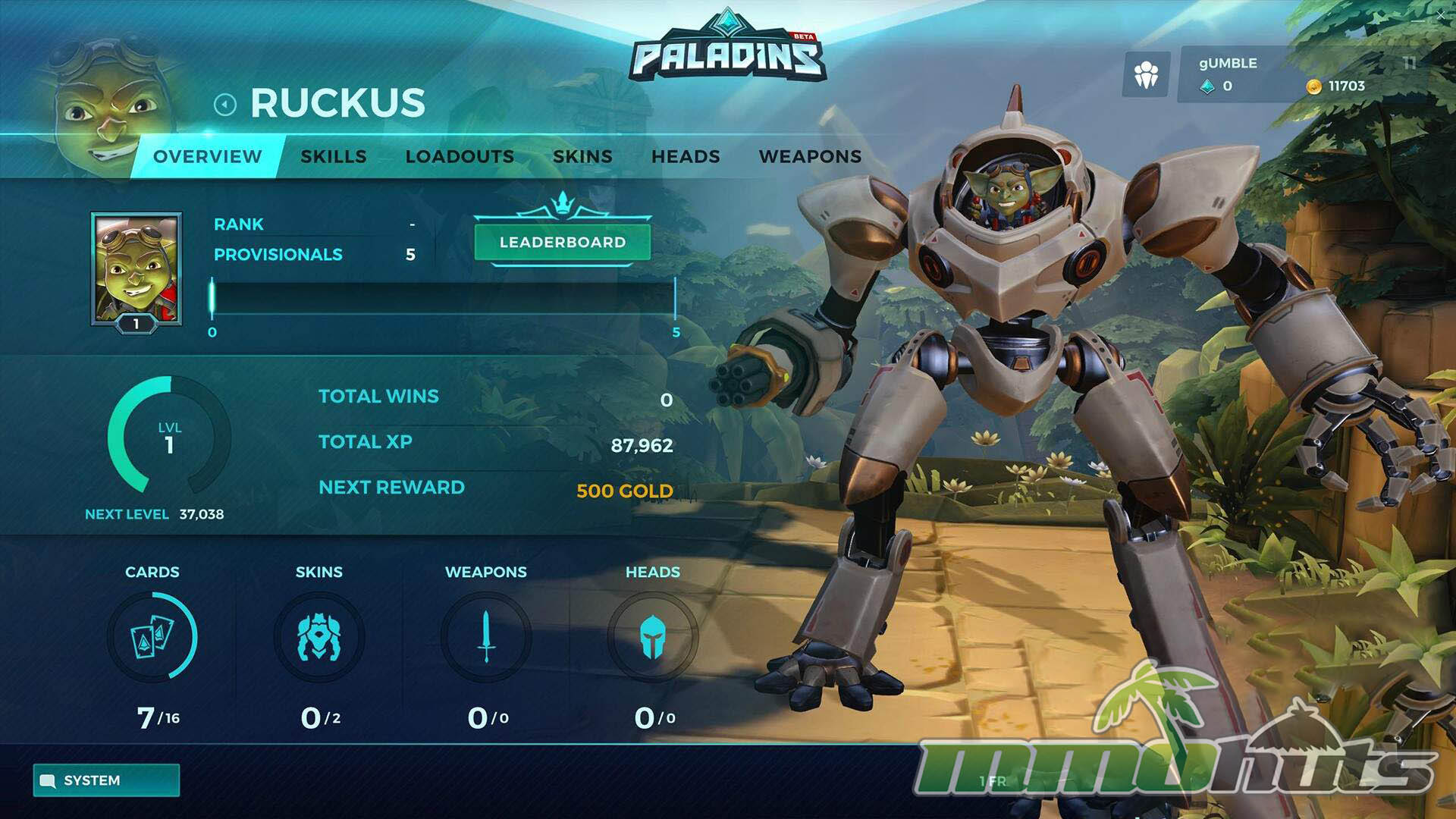The height and width of the screenshot is (819, 1456).
Task: Choose the Weapons sword icon
Action: click(x=486, y=637)
